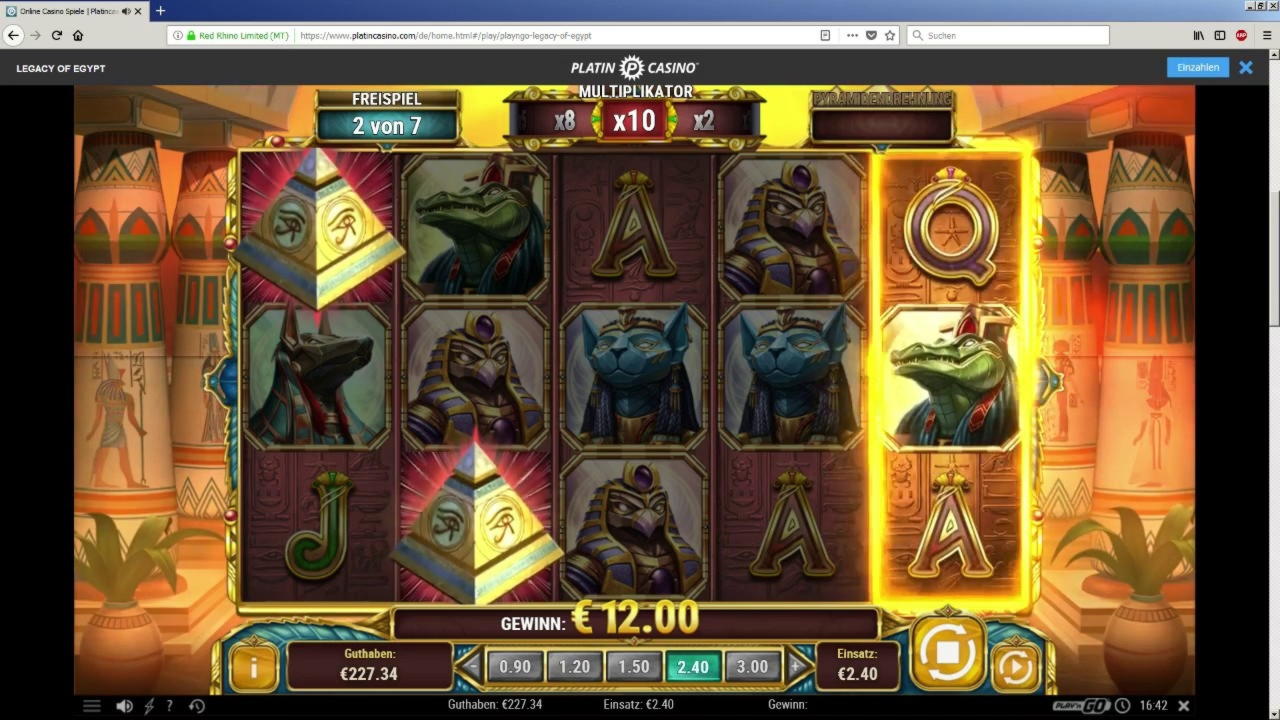The height and width of the screenshot is (720, 1280).
Task: Open the paytable info button
Action: tap(253, 667)
